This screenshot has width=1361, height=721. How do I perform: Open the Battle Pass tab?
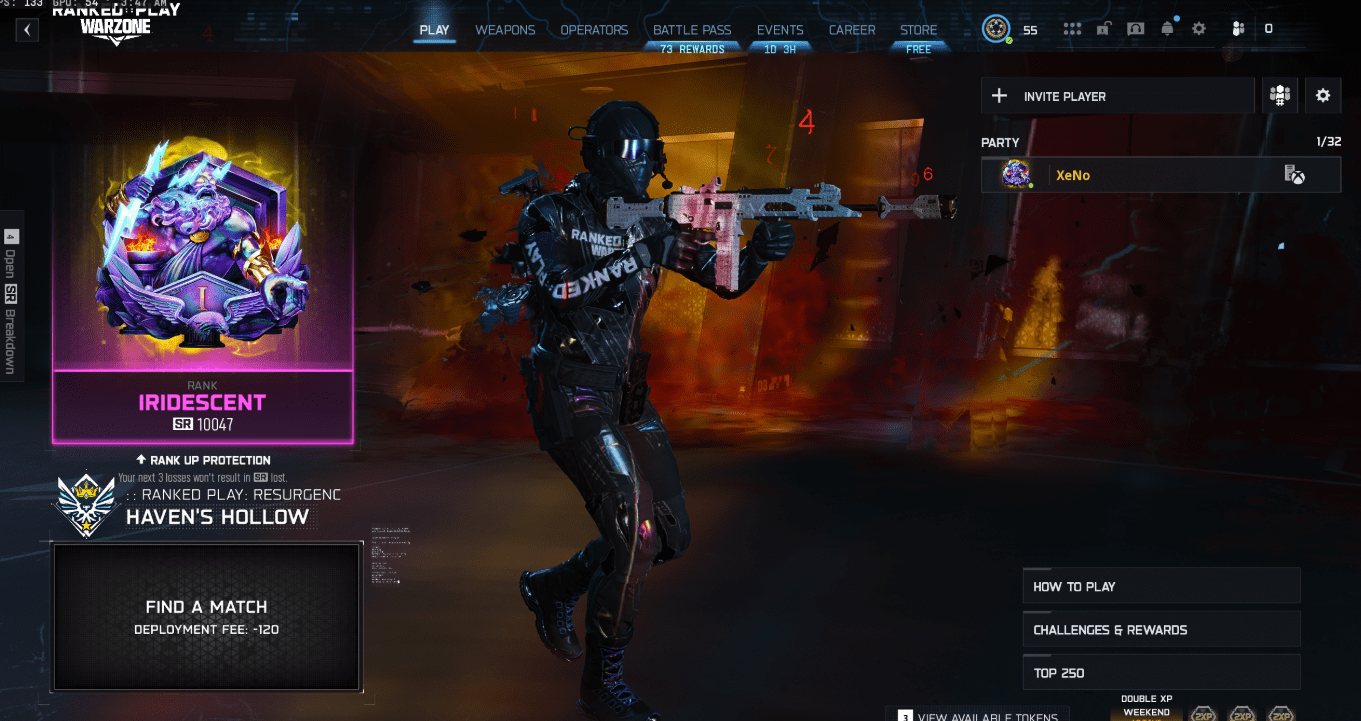[x=692, y=30]
